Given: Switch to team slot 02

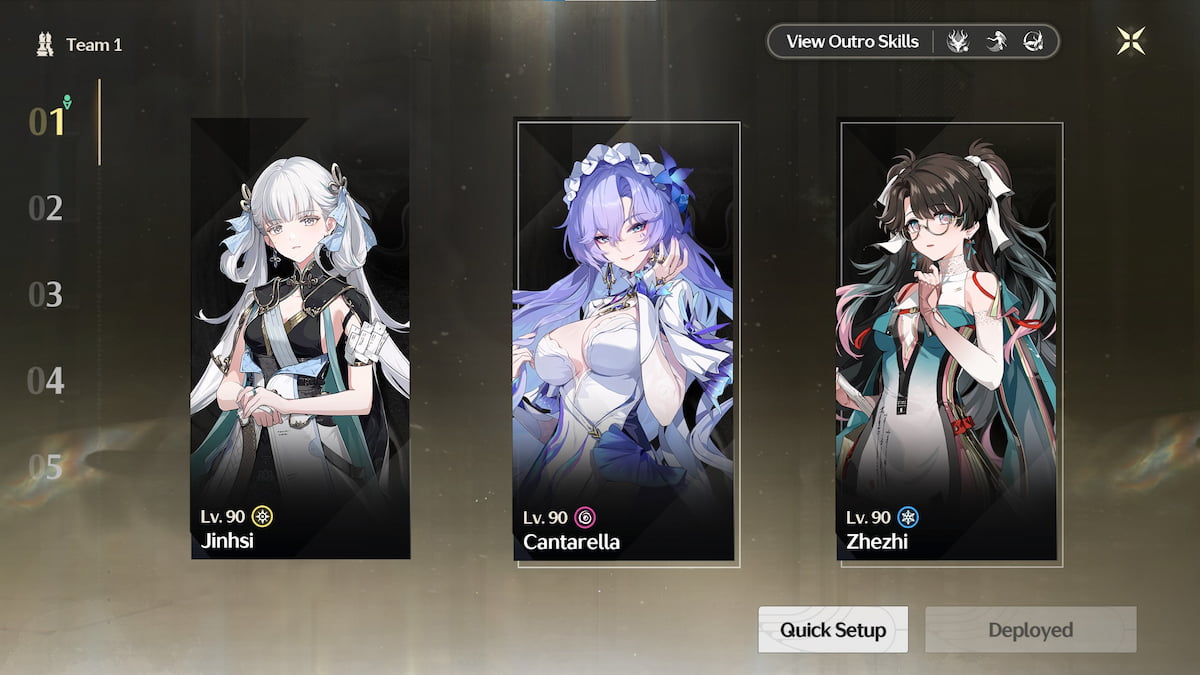Looking at the screenshot, I should click(x=46, y=209).
